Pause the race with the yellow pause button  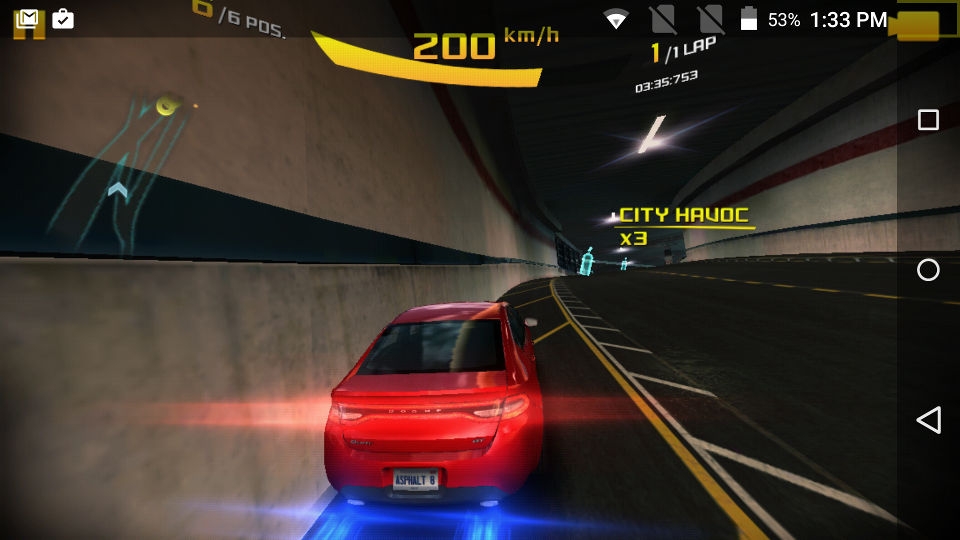point(29,28)
